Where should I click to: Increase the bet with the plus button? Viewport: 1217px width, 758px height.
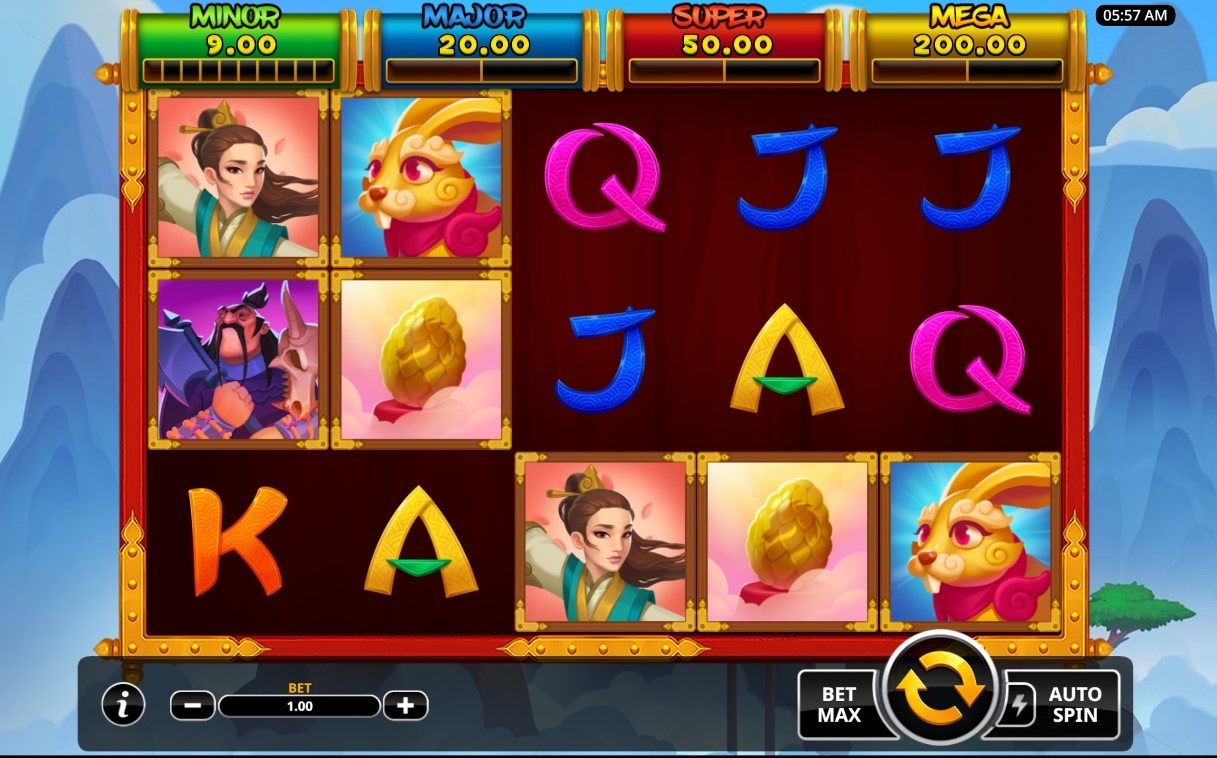[405, 706]
